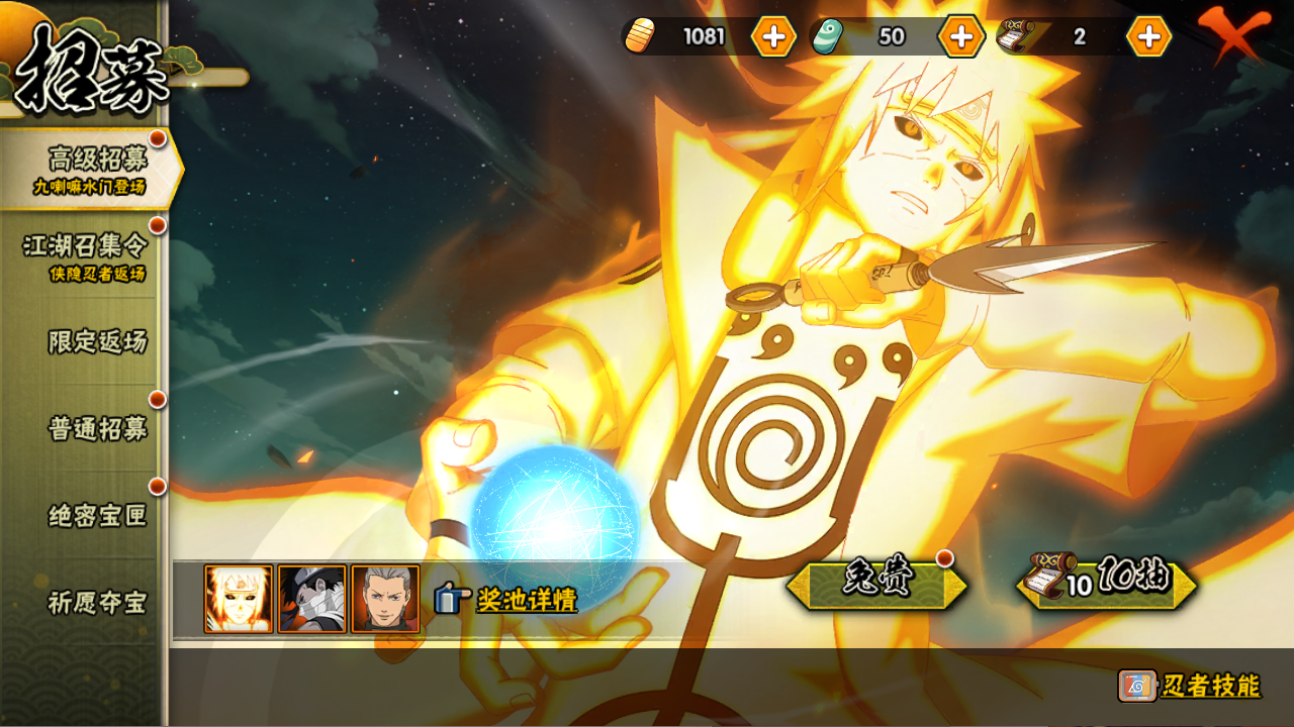Open the 江湖召集令 tab
1294x727 pixels.
click(86, 256)
